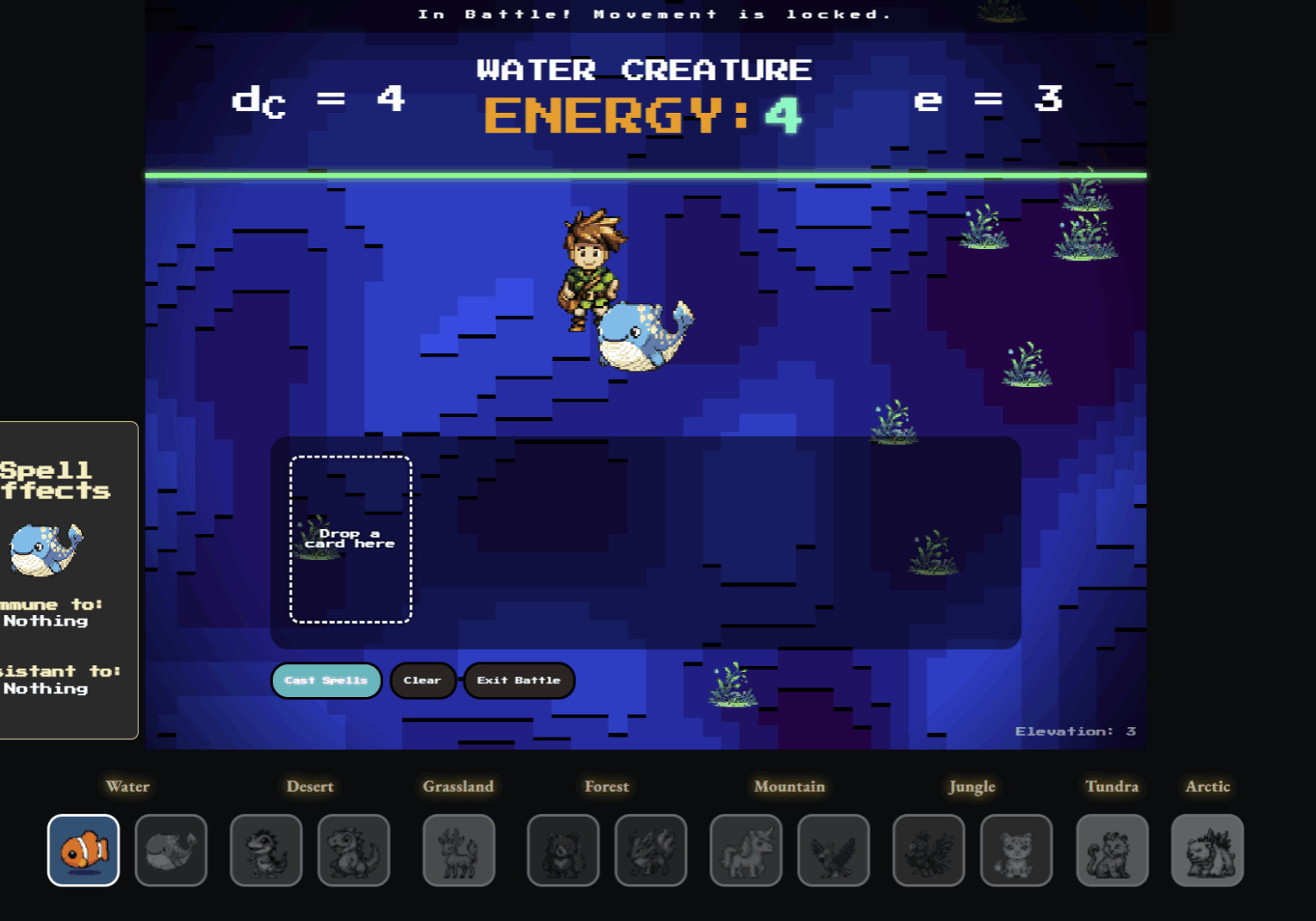Select the Mountain unicorn card
1316x921 pixels.
[746, 851]
